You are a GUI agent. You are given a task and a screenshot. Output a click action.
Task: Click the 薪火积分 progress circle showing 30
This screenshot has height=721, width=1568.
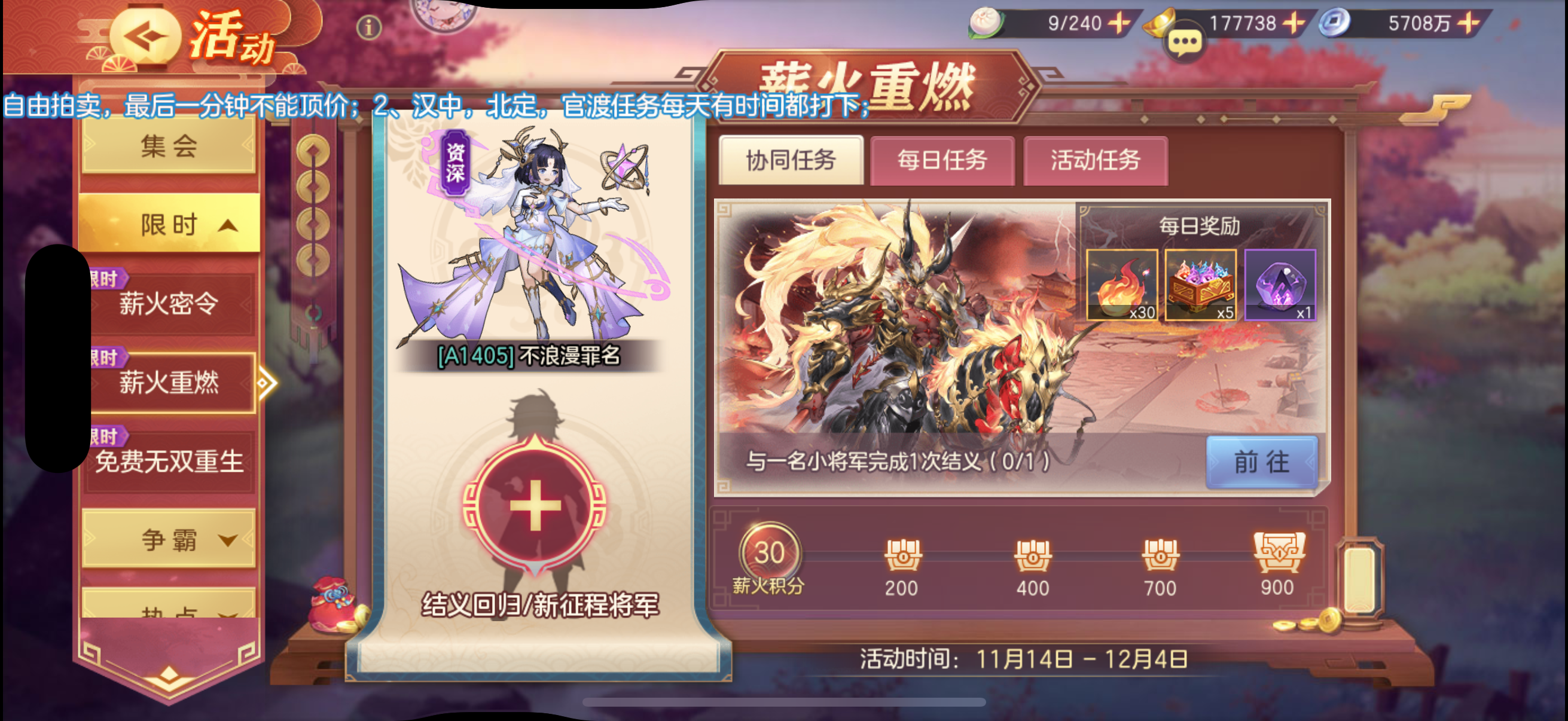pyautogui.click(x=771, y=552)
